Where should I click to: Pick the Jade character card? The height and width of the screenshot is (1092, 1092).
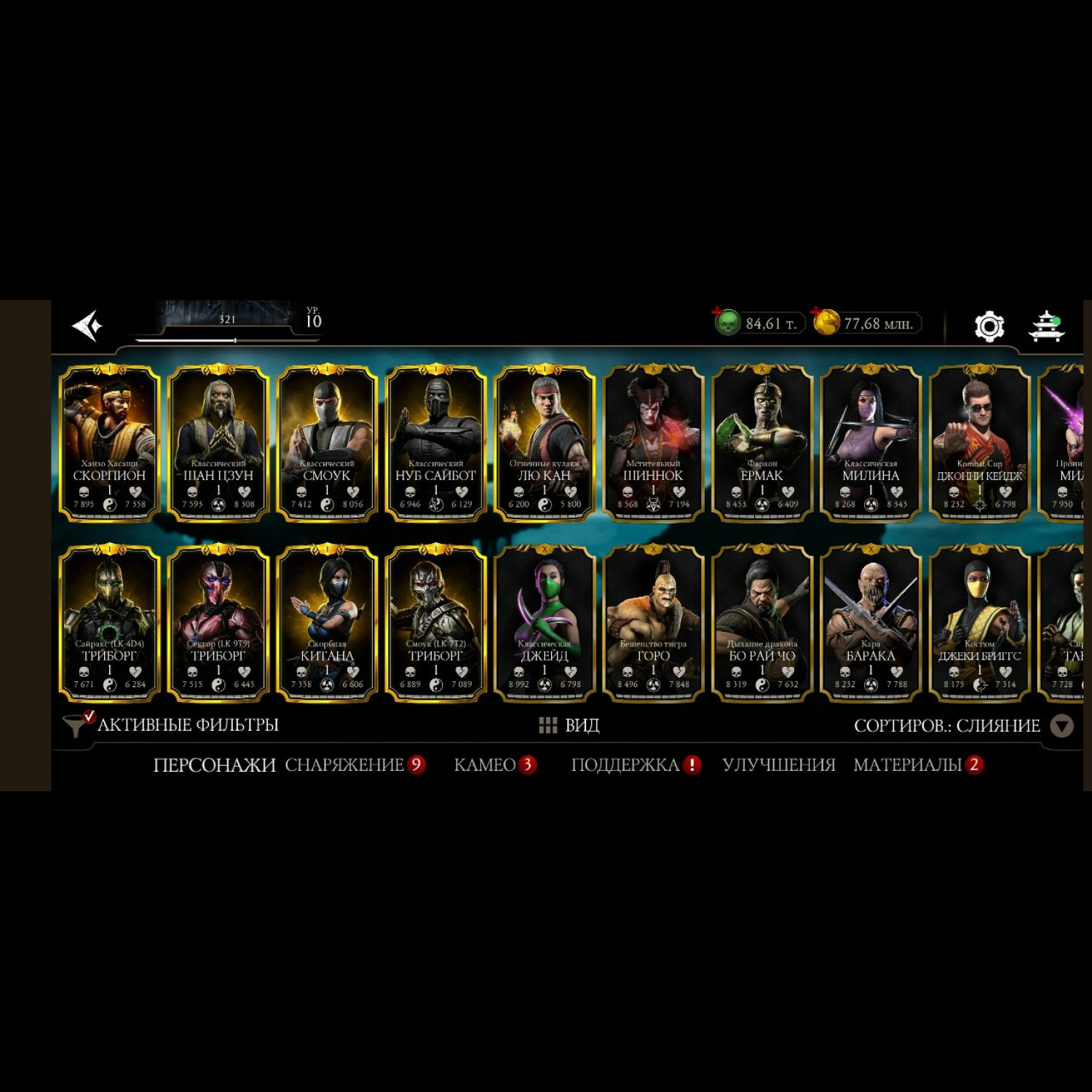[545, 624]
